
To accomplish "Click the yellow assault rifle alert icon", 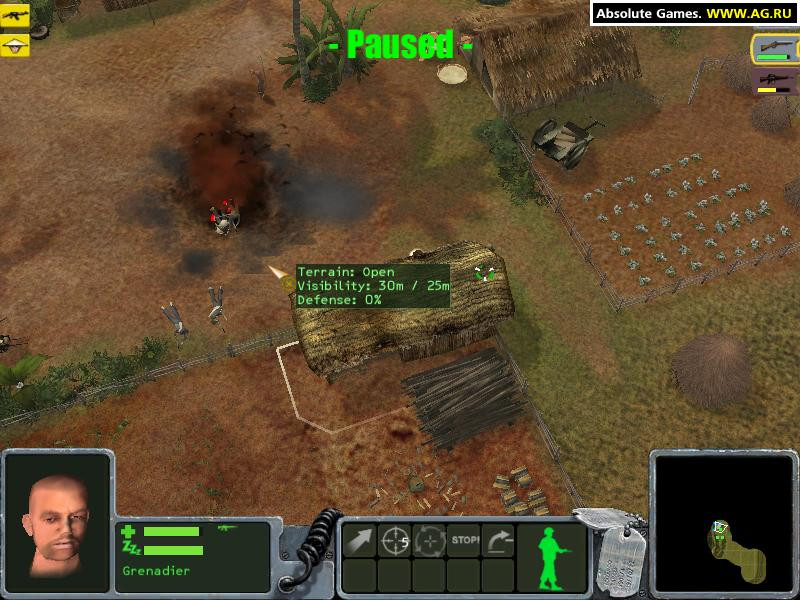I will 15,16.
